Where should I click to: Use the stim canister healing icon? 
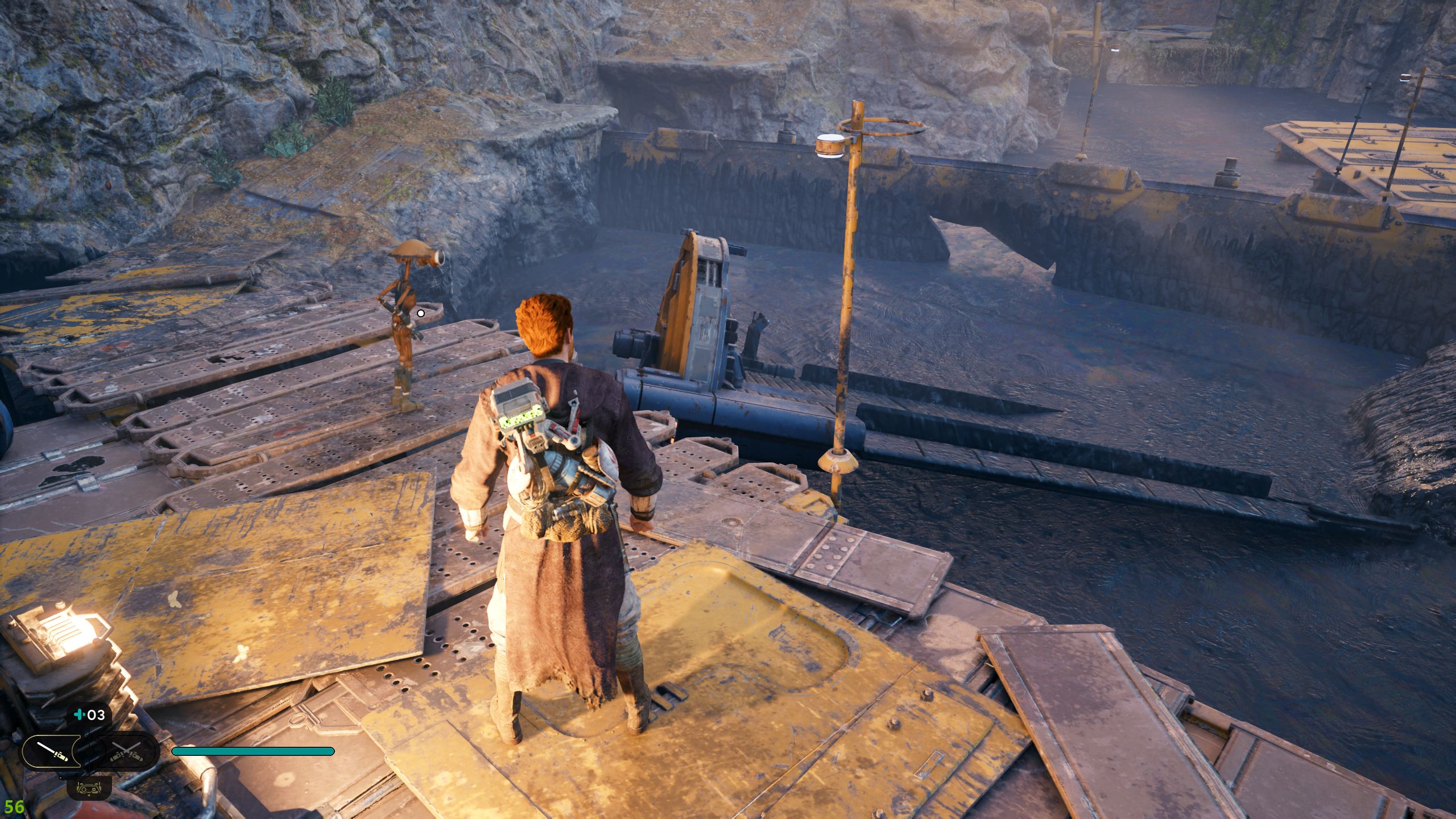coord(89,715)
